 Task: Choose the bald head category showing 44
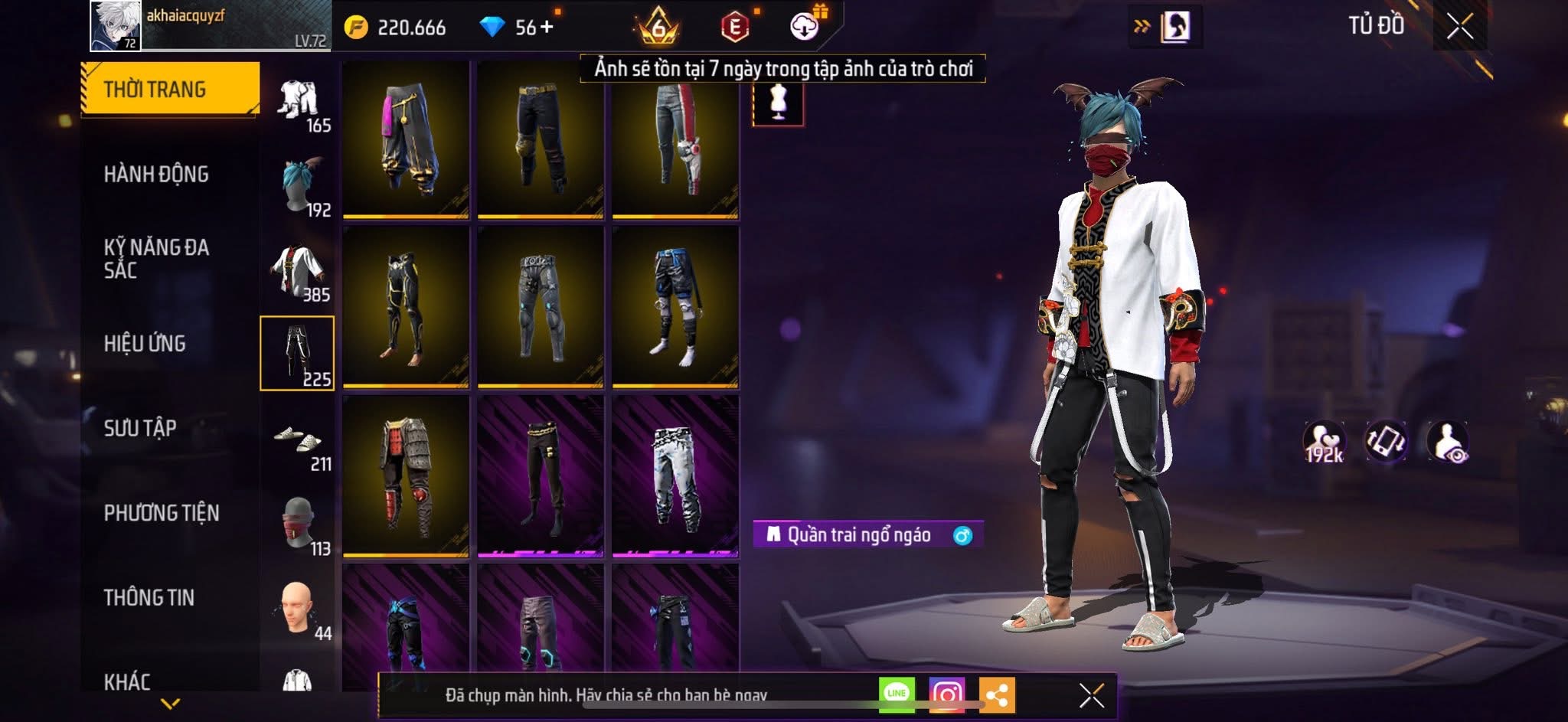coord(299,609)
